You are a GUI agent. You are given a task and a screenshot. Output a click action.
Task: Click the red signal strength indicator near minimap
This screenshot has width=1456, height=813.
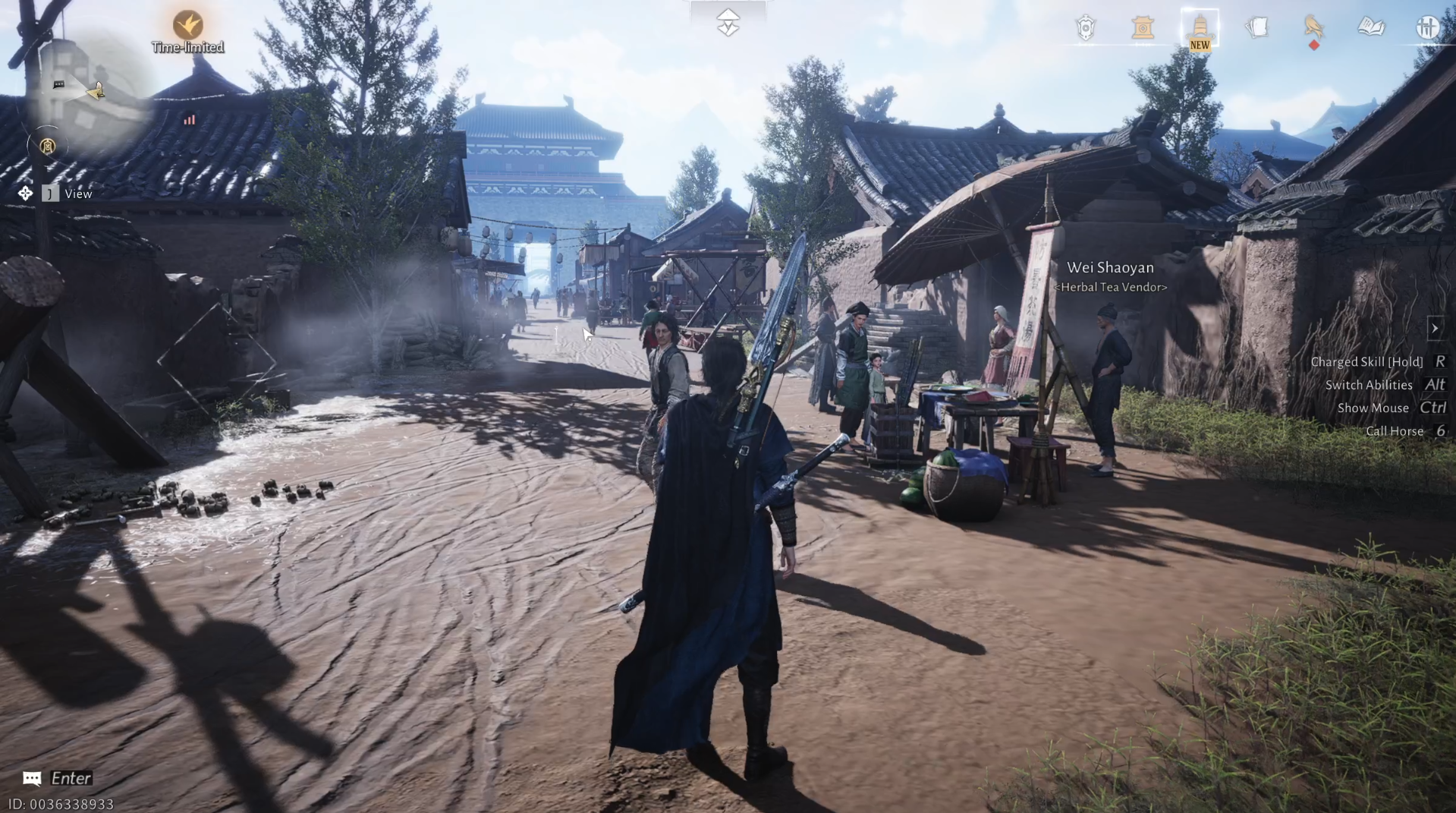pos(190,119)
